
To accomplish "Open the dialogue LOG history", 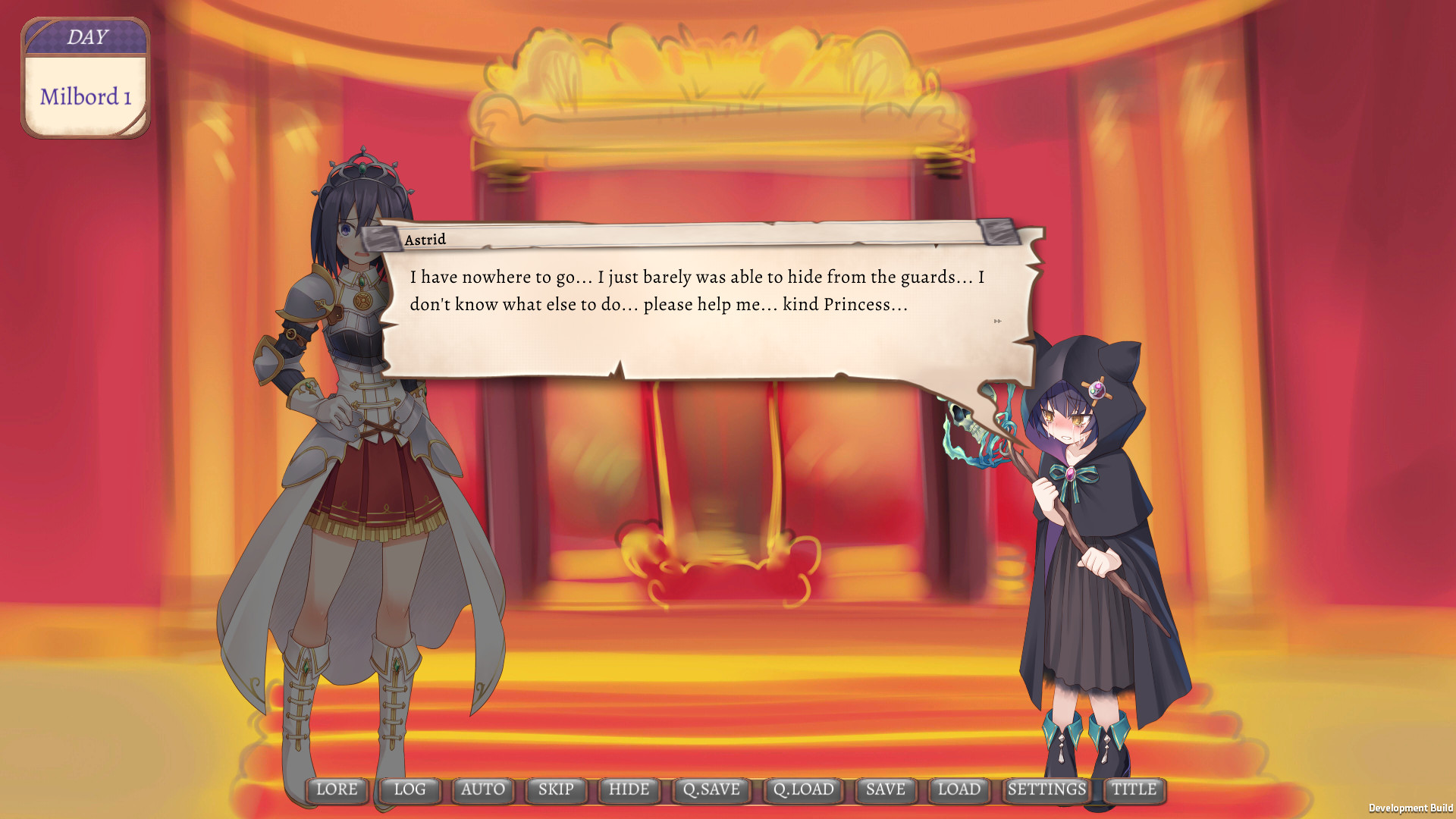I will point(409,789).
